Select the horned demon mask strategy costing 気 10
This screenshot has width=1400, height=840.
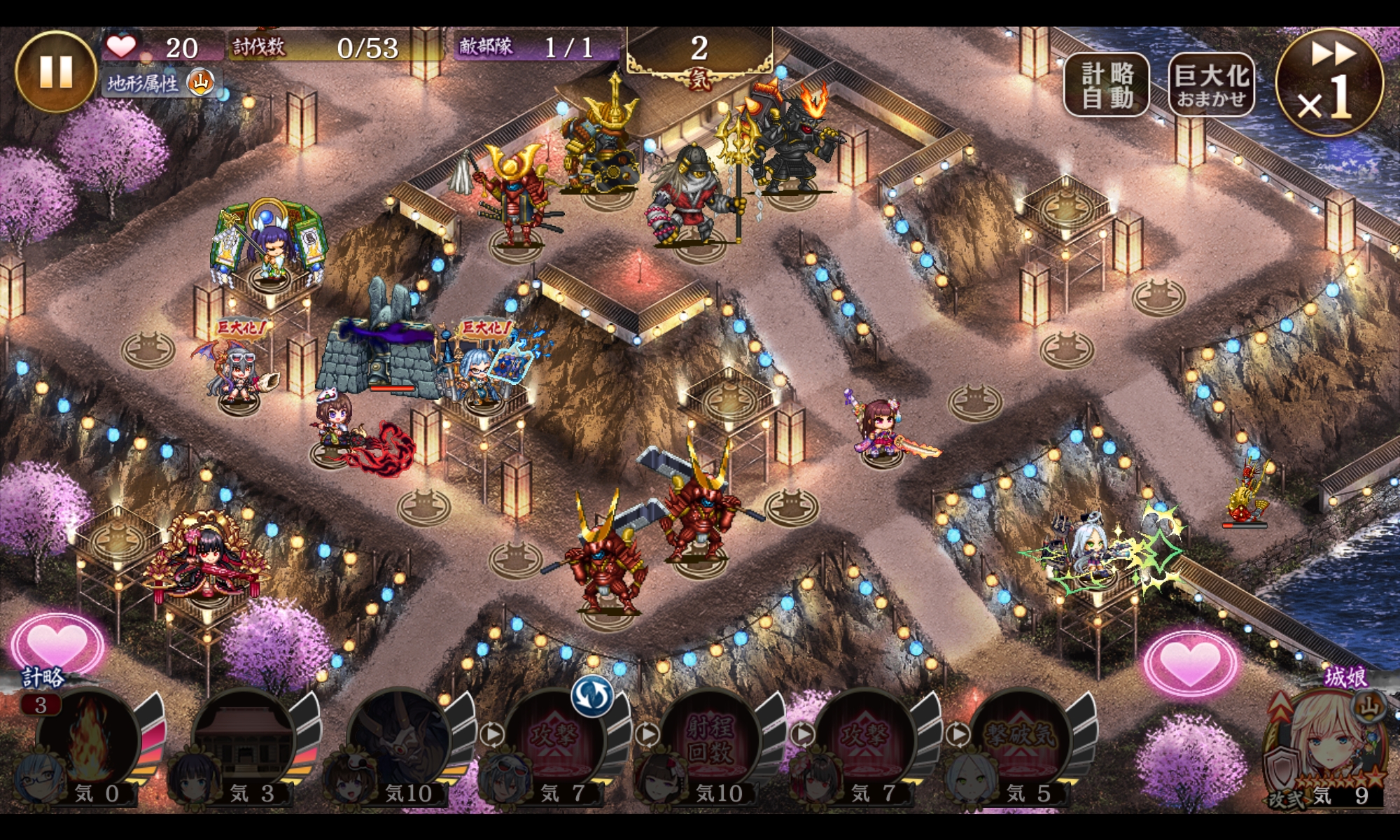[x=399, y=742]
